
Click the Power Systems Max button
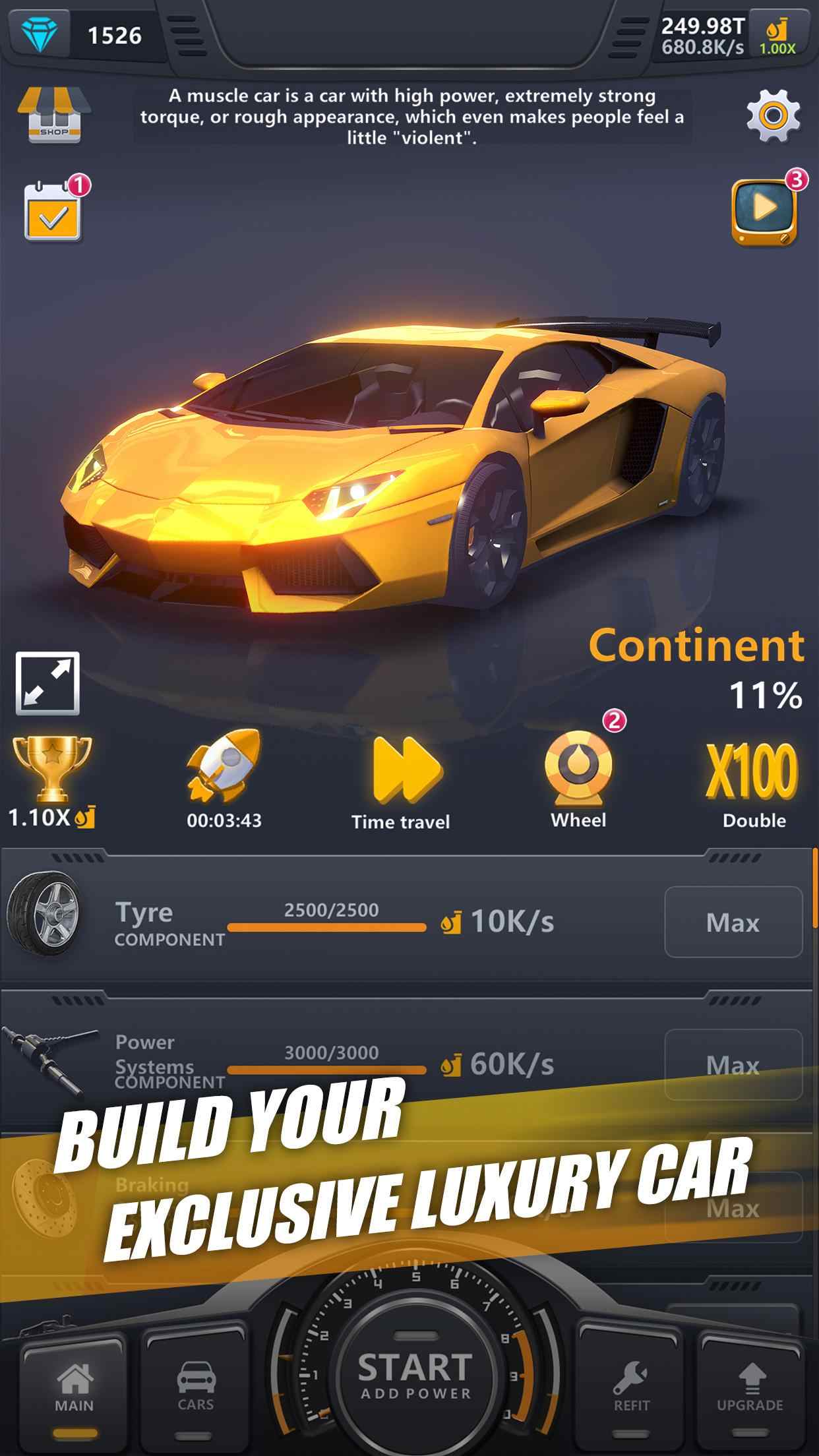coord(733,1064)
